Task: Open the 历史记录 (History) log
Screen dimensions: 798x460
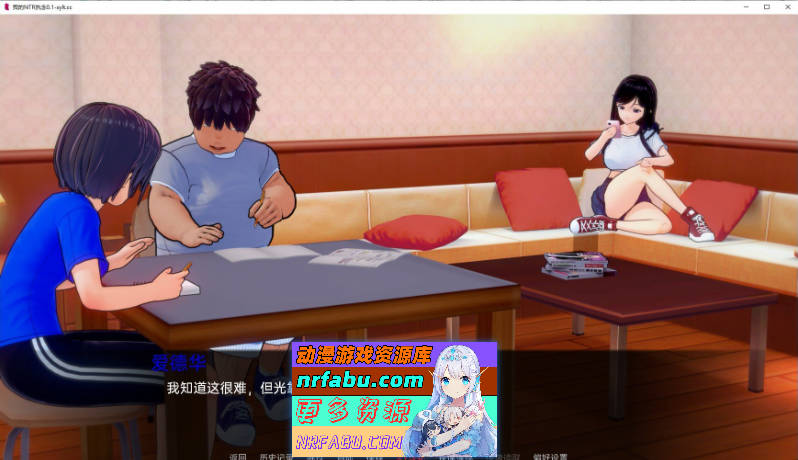Action: point(274,456)
